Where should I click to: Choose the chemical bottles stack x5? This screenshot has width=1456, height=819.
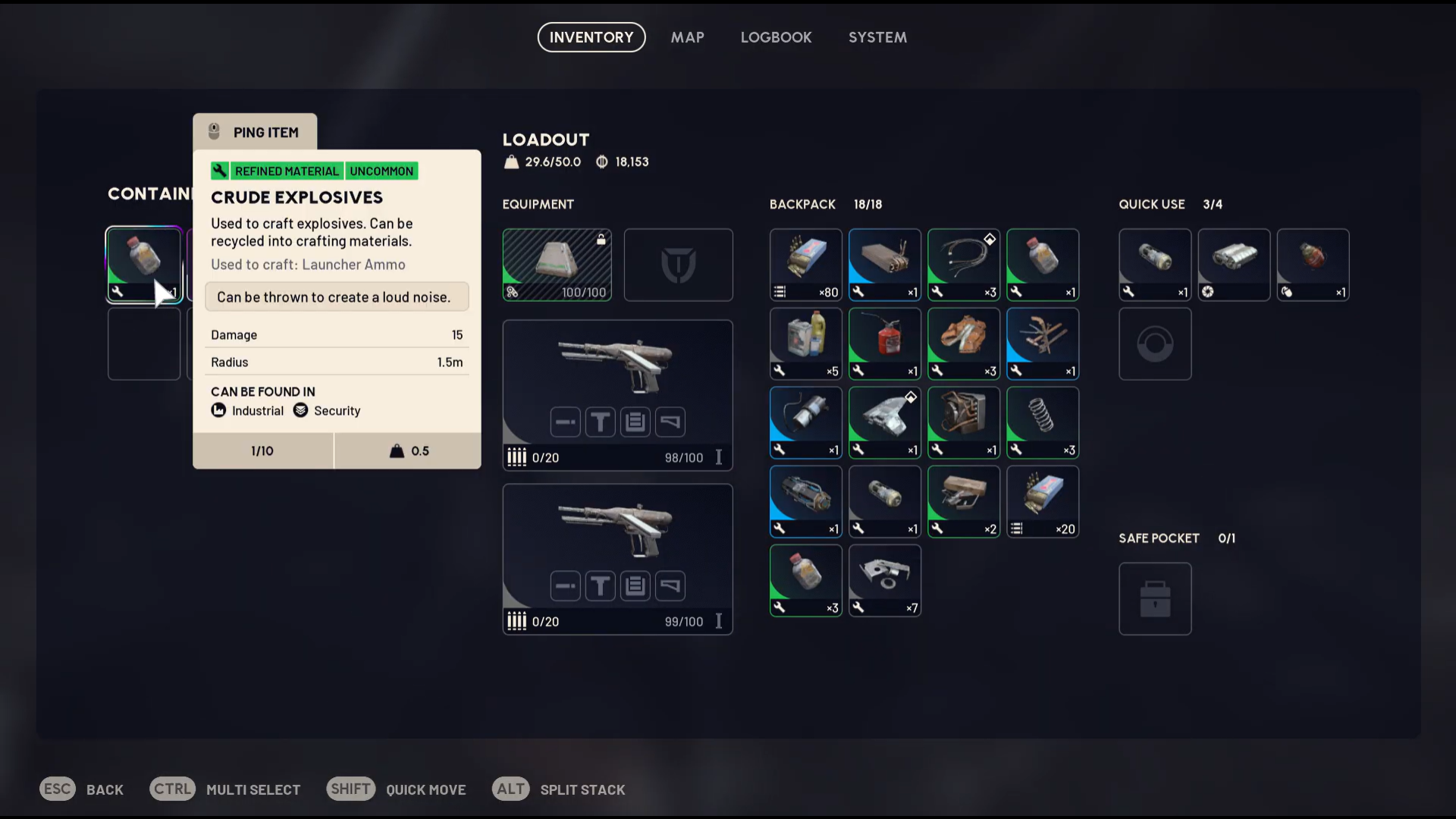[x=805, y=344]
